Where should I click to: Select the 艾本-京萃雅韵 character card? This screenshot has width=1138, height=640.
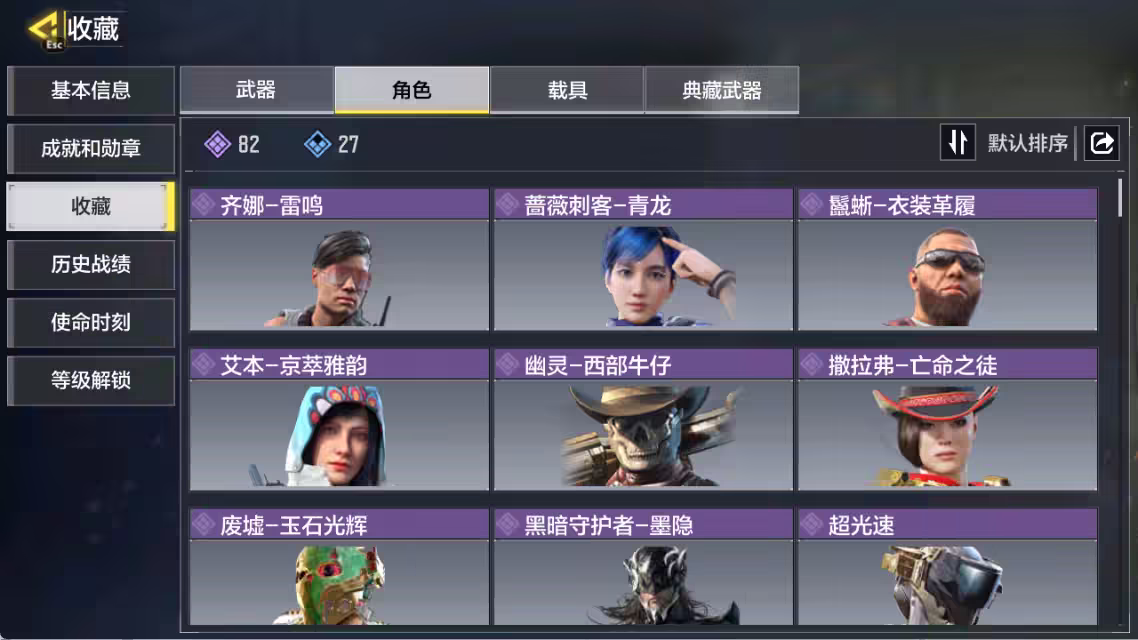(x=339, y=420)
